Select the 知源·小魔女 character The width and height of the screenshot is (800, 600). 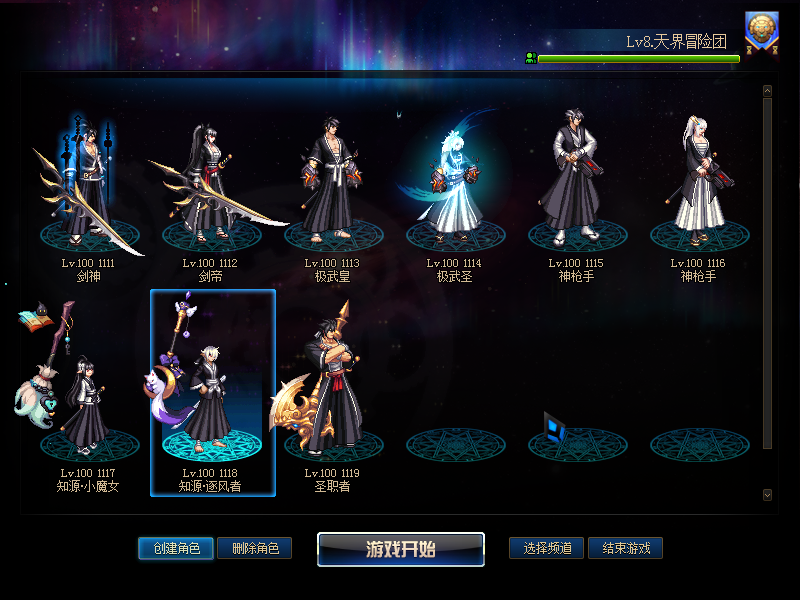pos(88,400)
